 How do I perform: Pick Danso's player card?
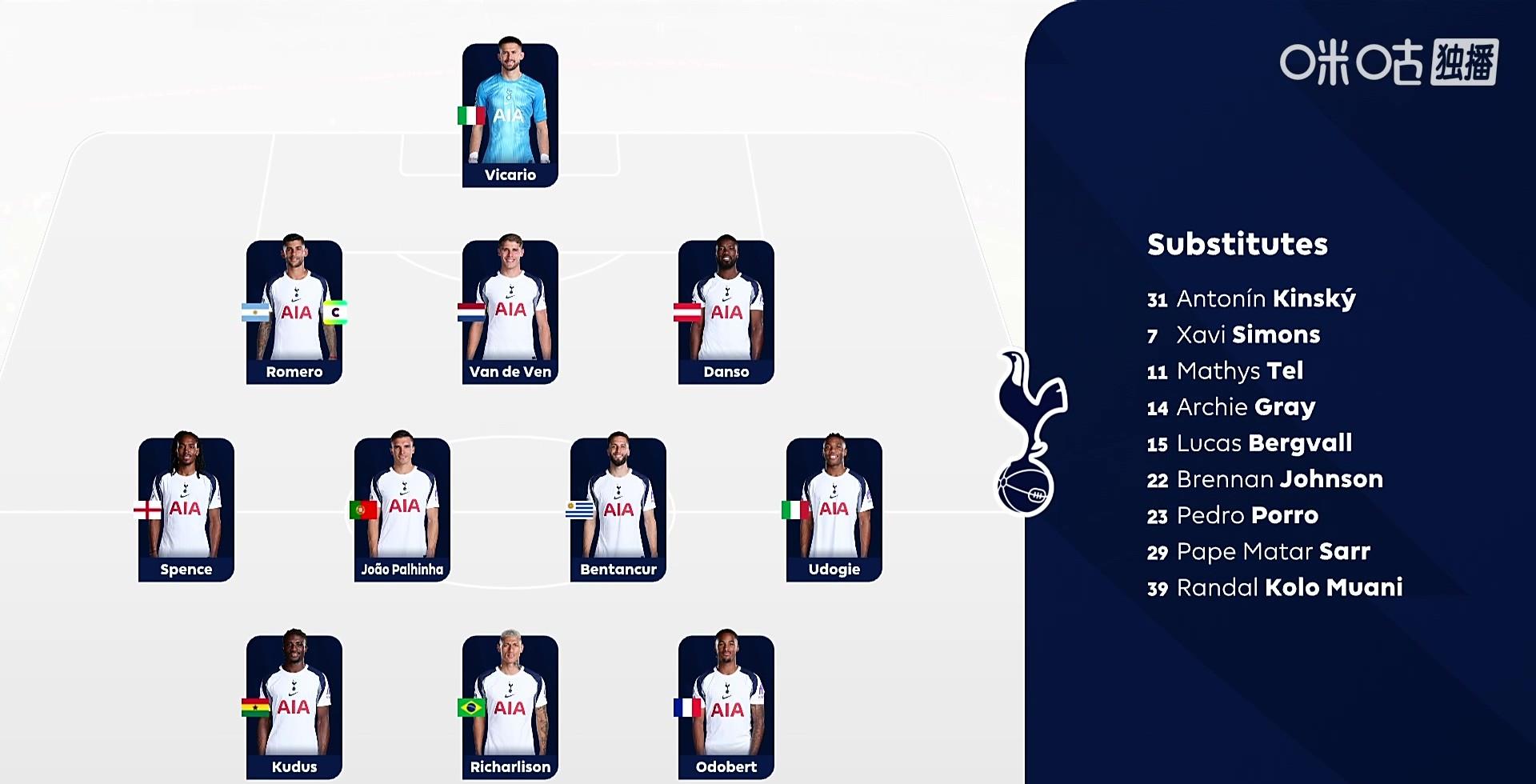click(726, 312)
